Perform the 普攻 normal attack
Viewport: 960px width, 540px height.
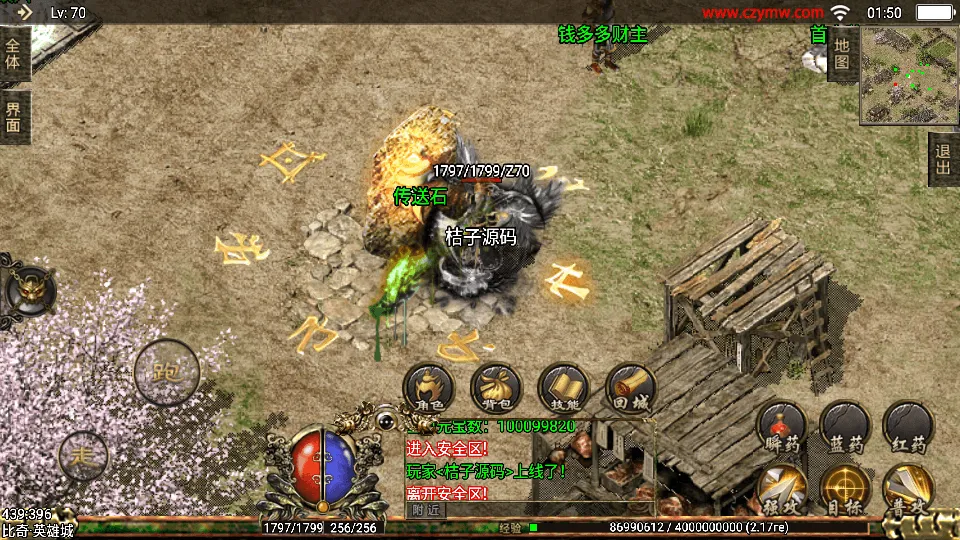[908, 490]
